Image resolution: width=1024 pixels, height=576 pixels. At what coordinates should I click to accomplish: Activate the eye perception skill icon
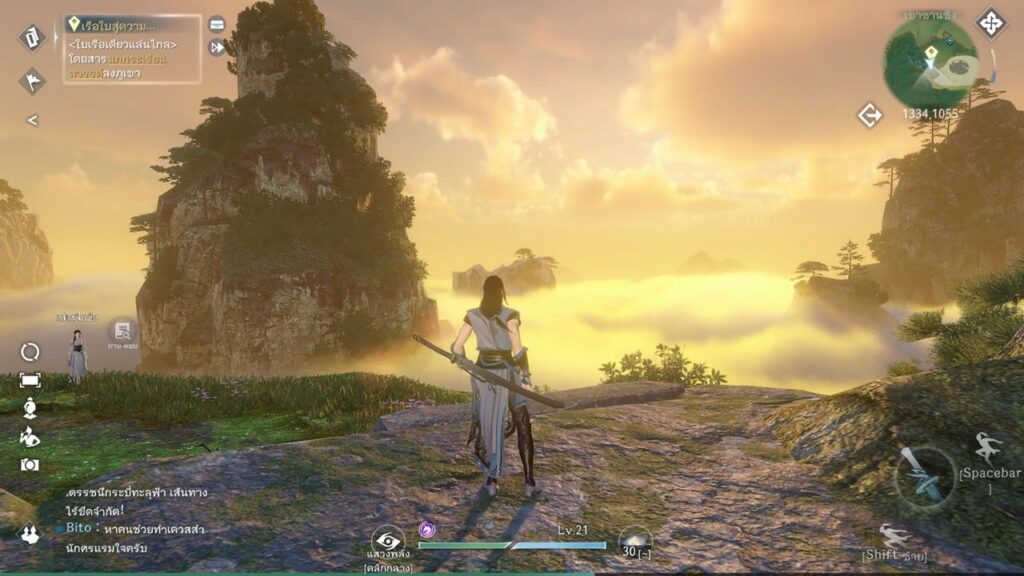pos(387,541)
